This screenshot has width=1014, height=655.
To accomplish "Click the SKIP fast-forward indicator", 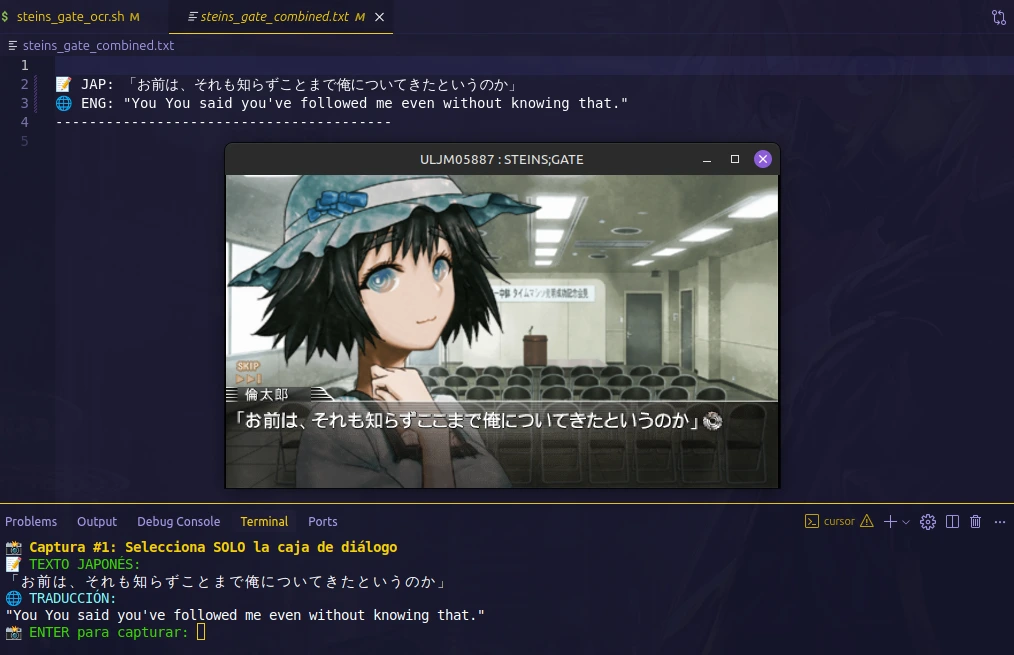I will tap(248, 372).
